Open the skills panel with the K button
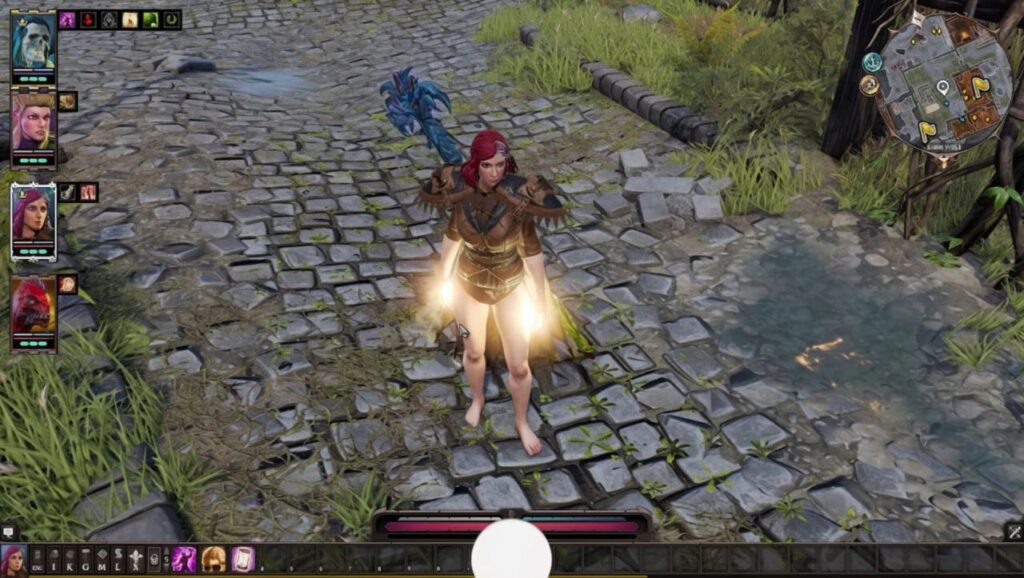The height and width of the screenshot is (578, 1024). pyautogui.click(x=69, y=560)
